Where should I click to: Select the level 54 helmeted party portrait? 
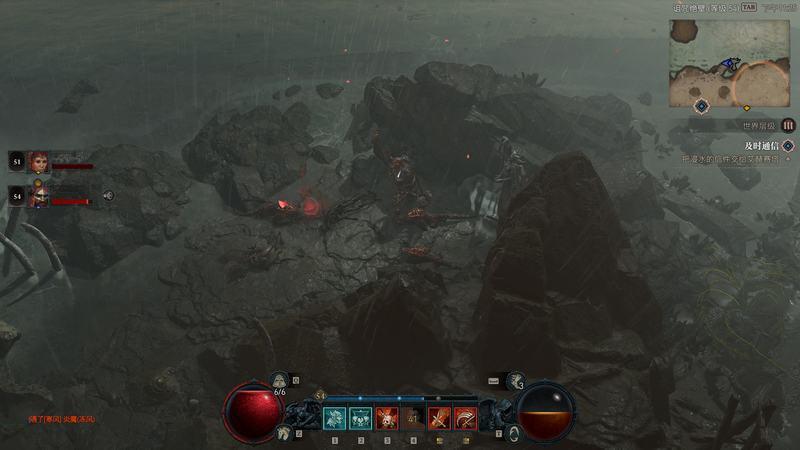click(x=38, y=196)
